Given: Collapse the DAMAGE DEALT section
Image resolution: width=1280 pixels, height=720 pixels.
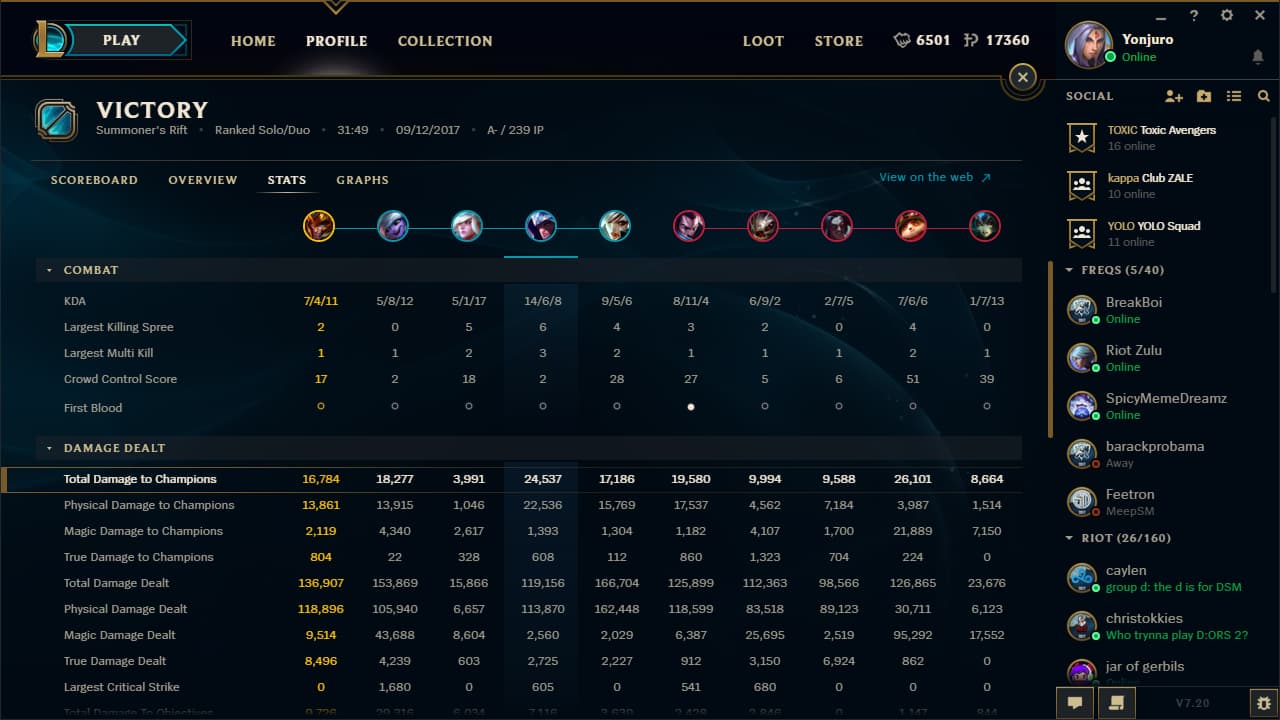Looking at the screenshot, I should [48, 448].
